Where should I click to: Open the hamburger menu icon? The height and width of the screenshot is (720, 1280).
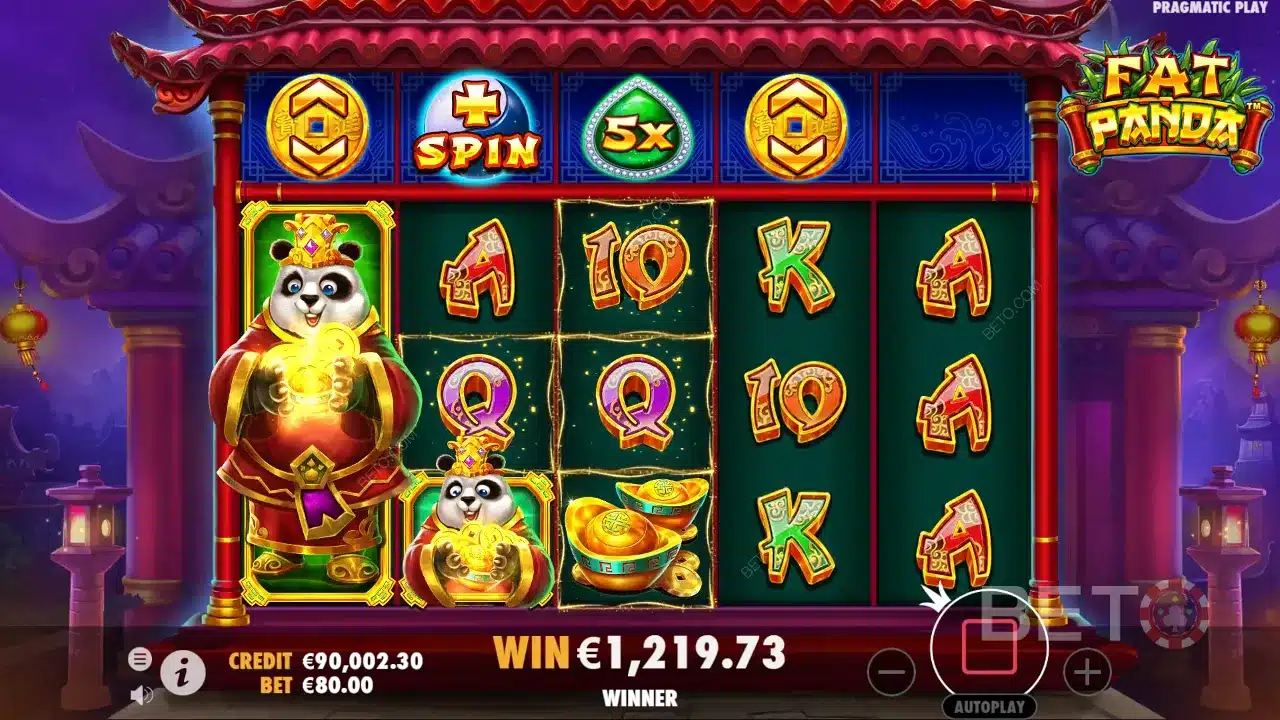click(x=141, y=658)
